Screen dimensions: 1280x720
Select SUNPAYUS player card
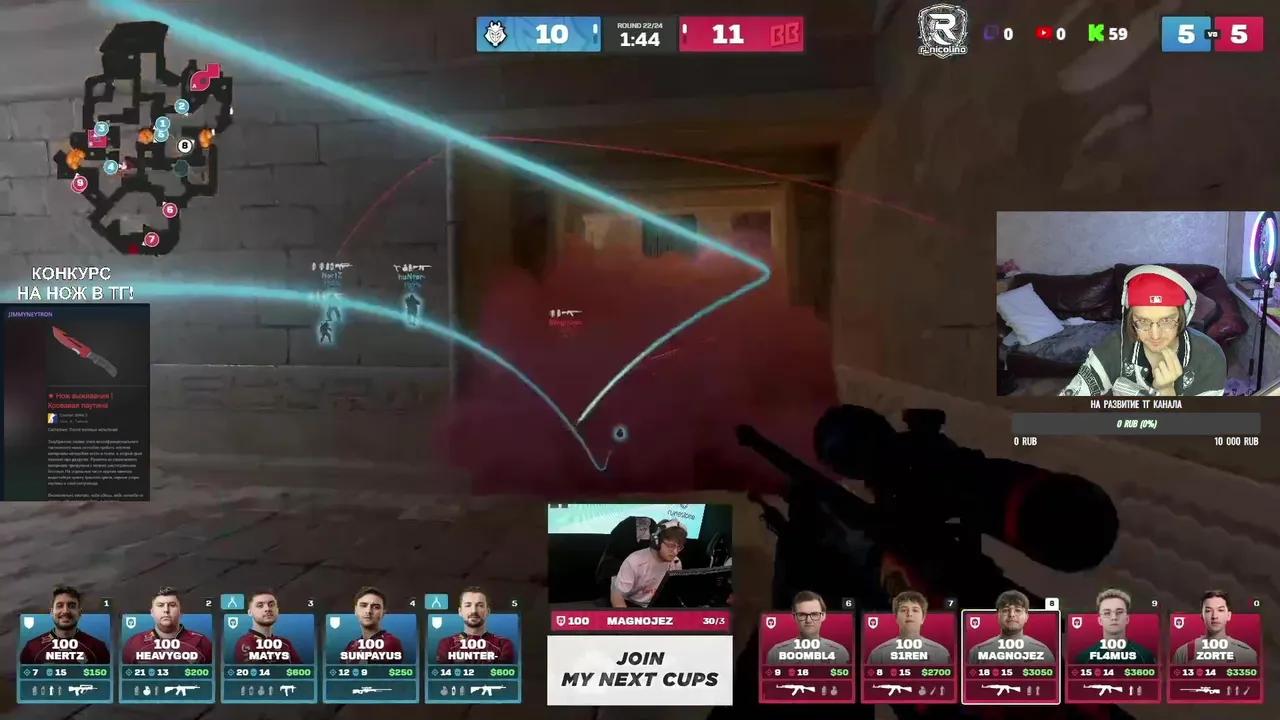(x=370, y=650)
